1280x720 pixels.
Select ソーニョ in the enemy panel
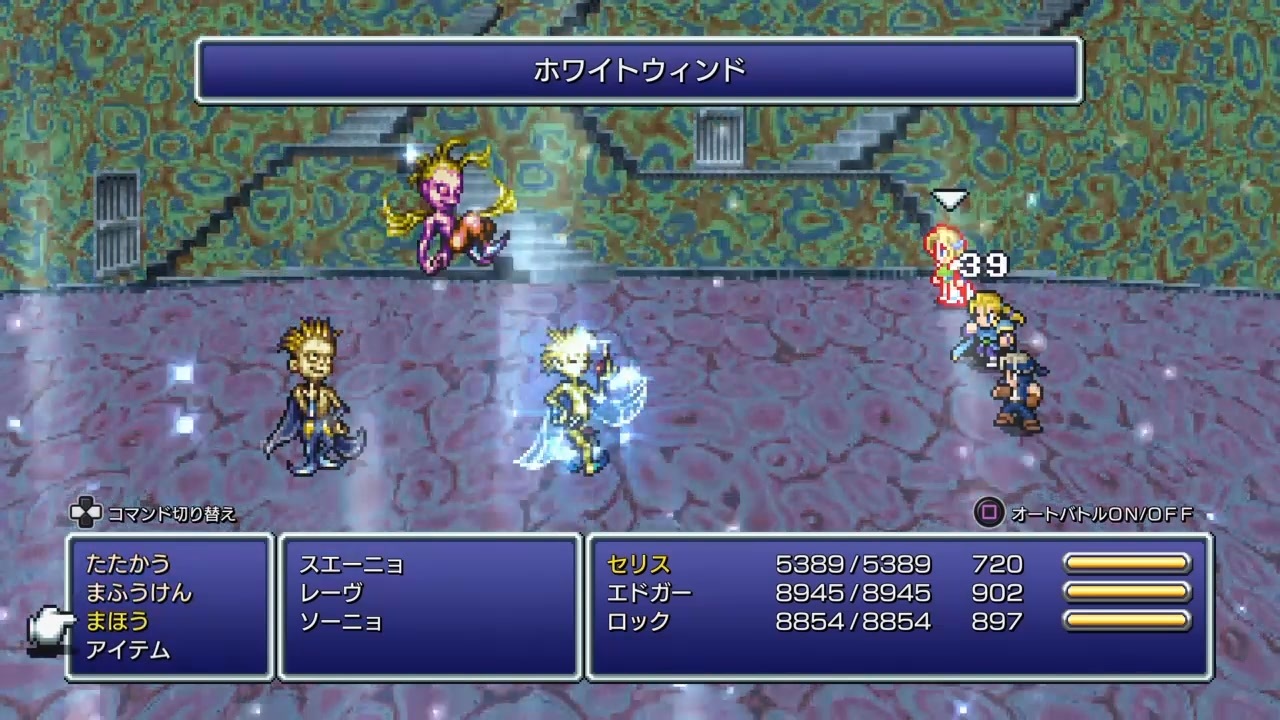pos(340,622)
